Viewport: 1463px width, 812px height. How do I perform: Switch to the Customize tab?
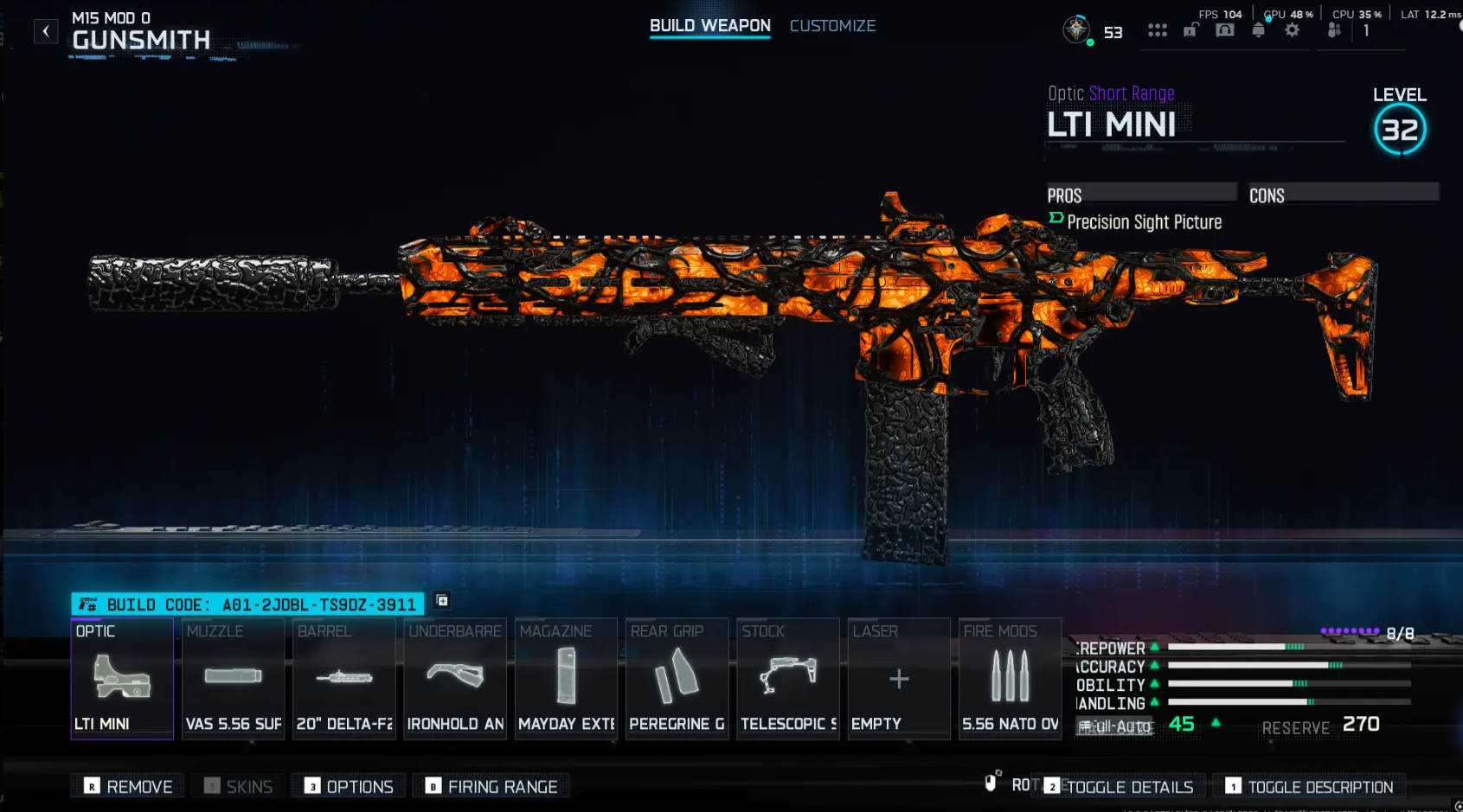[832, 26]
